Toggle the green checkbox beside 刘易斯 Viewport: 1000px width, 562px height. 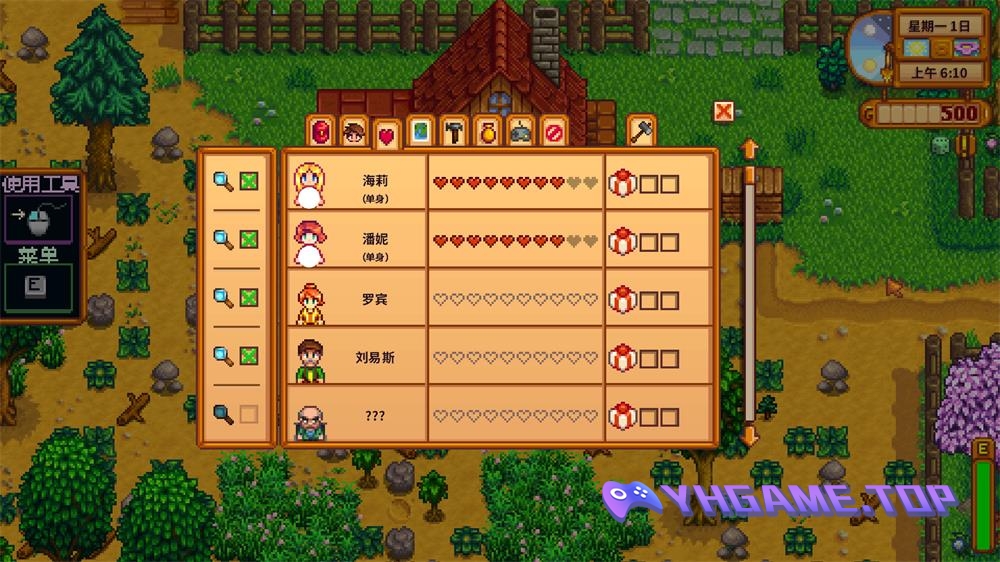click(x=249, y=356)
